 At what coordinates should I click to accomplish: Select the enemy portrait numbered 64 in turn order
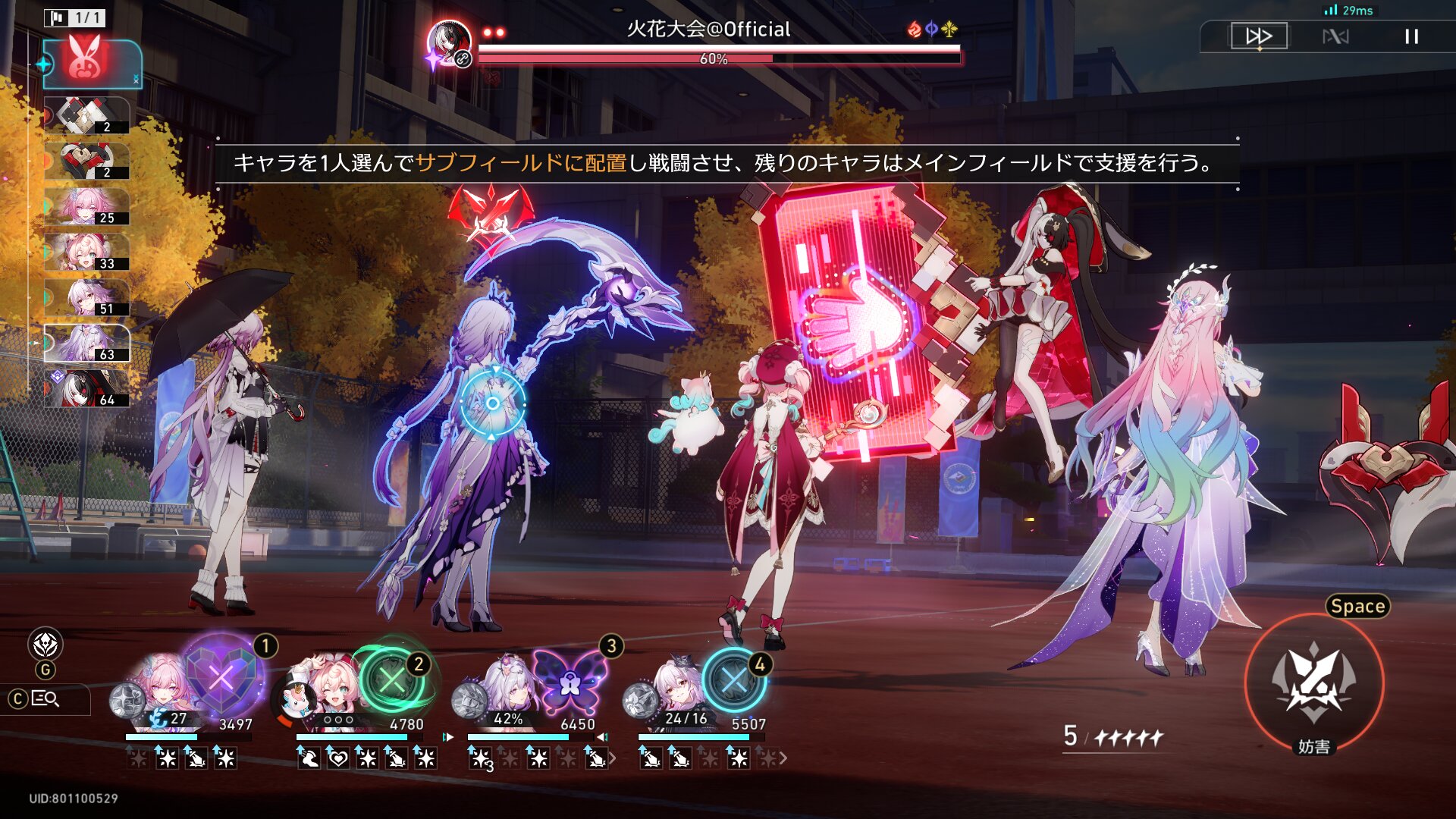click(86, 389)
